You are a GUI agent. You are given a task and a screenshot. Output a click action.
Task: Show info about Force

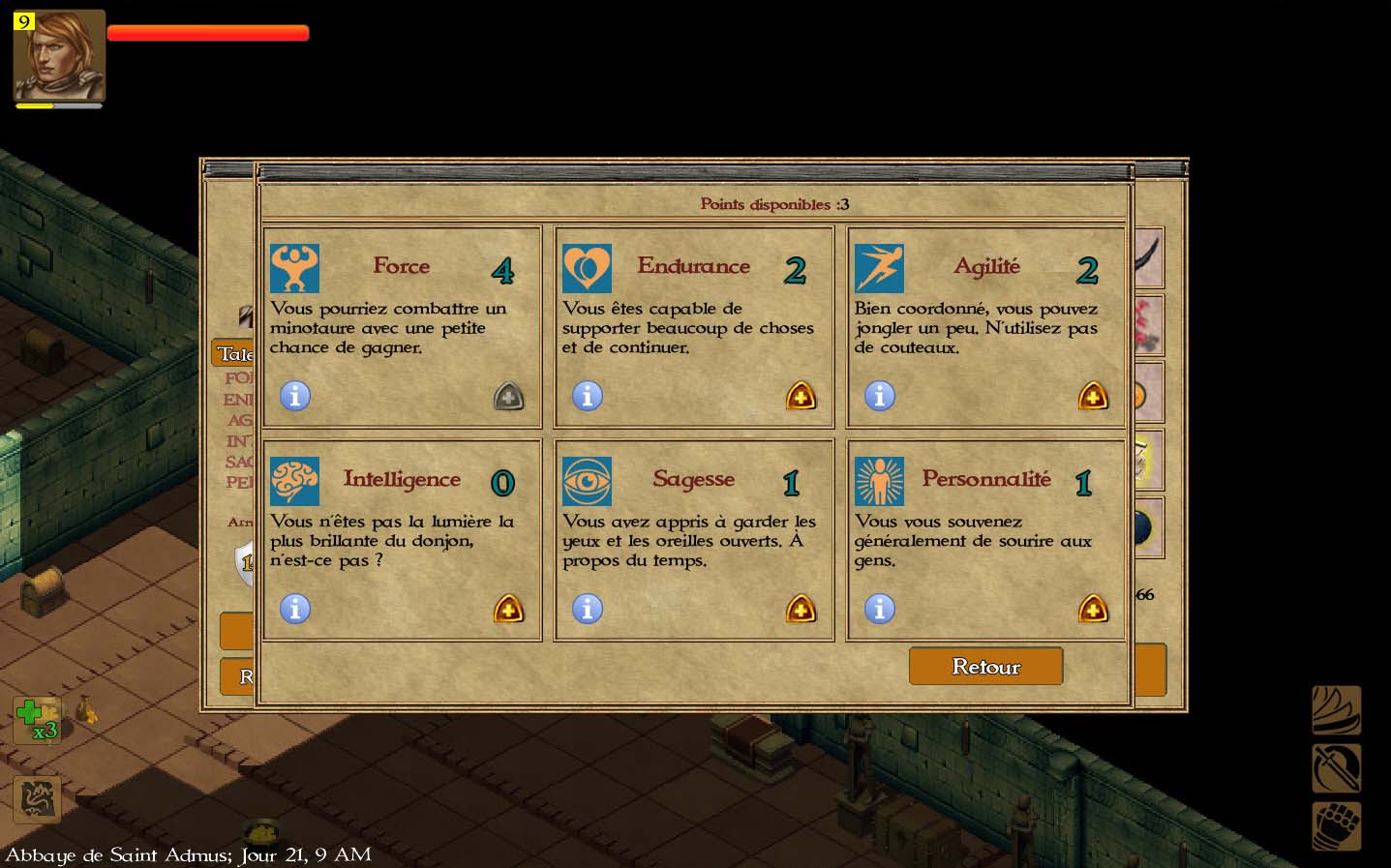point(295,396)
